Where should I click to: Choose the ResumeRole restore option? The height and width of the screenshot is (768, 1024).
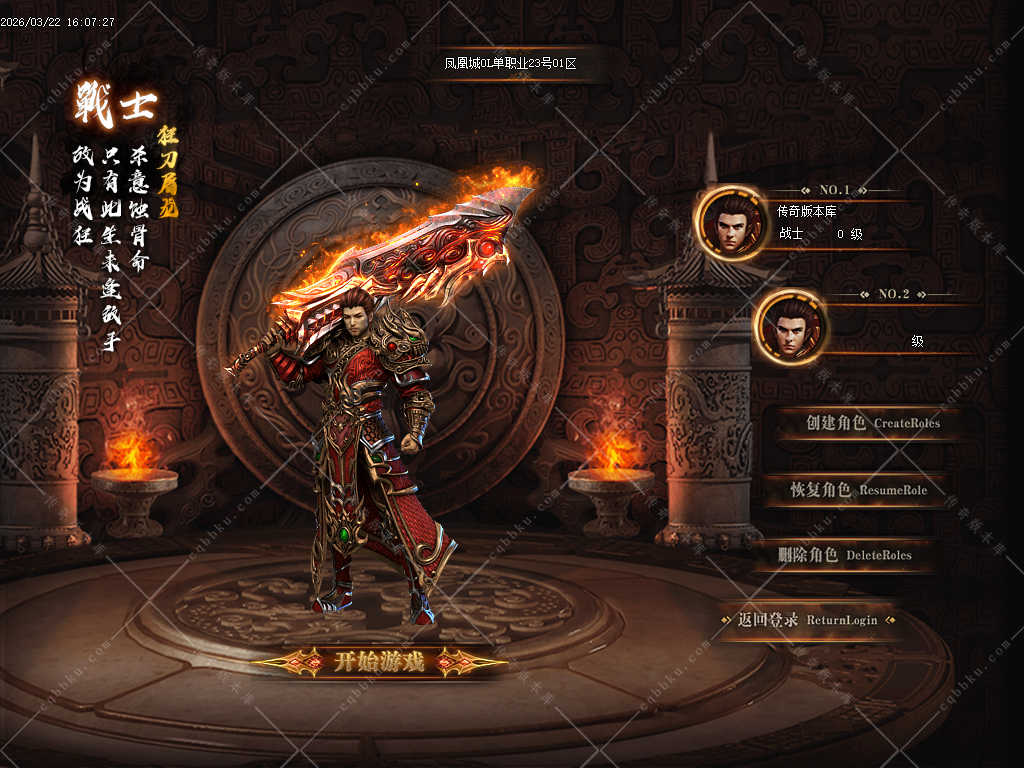[x=858, y=490]
